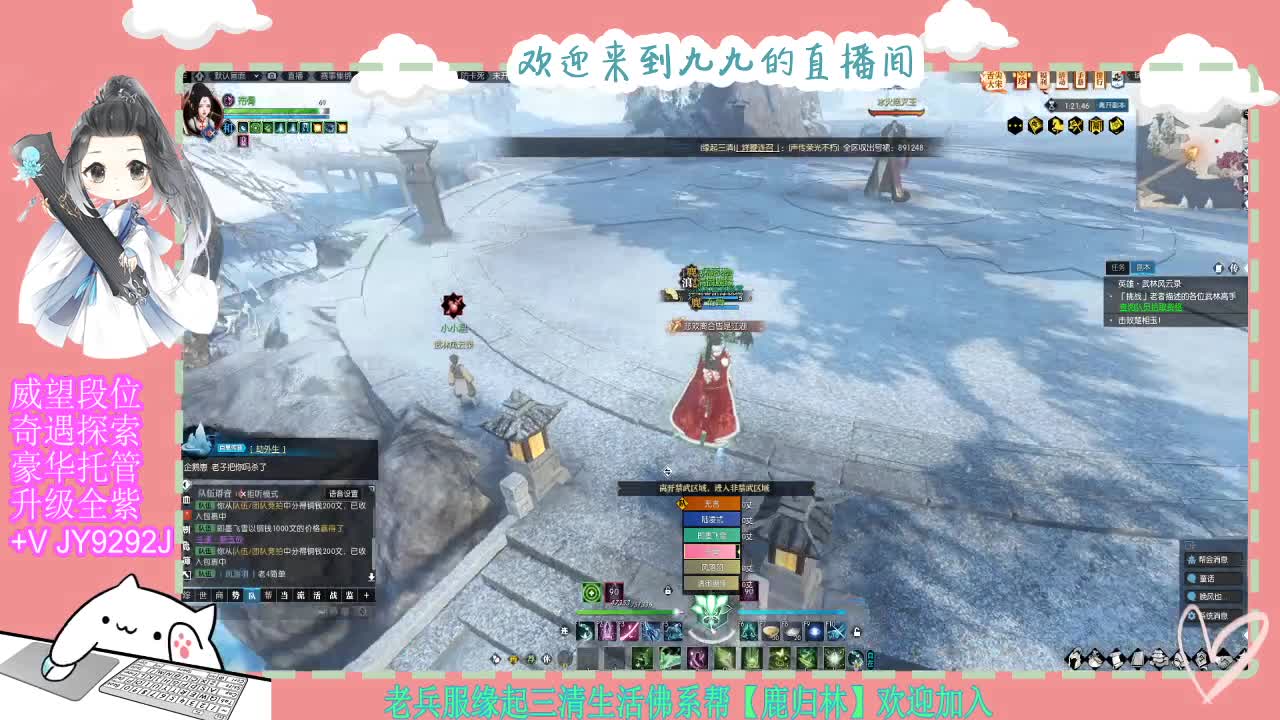Click the green buff icon beside the health orb
Screen dimensions: 1280x720
590,591
